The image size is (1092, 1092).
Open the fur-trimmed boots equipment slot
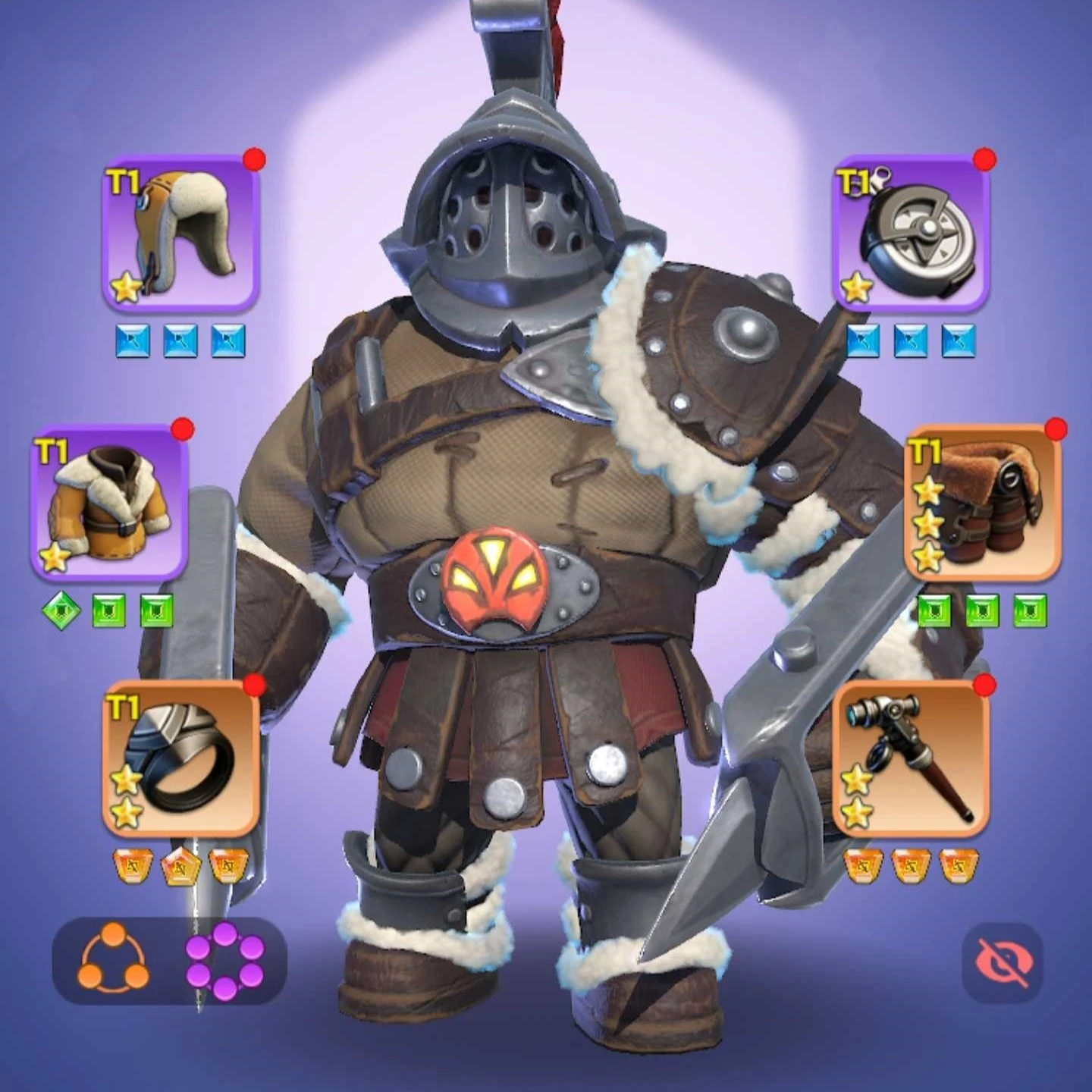(x=982, y=501)
